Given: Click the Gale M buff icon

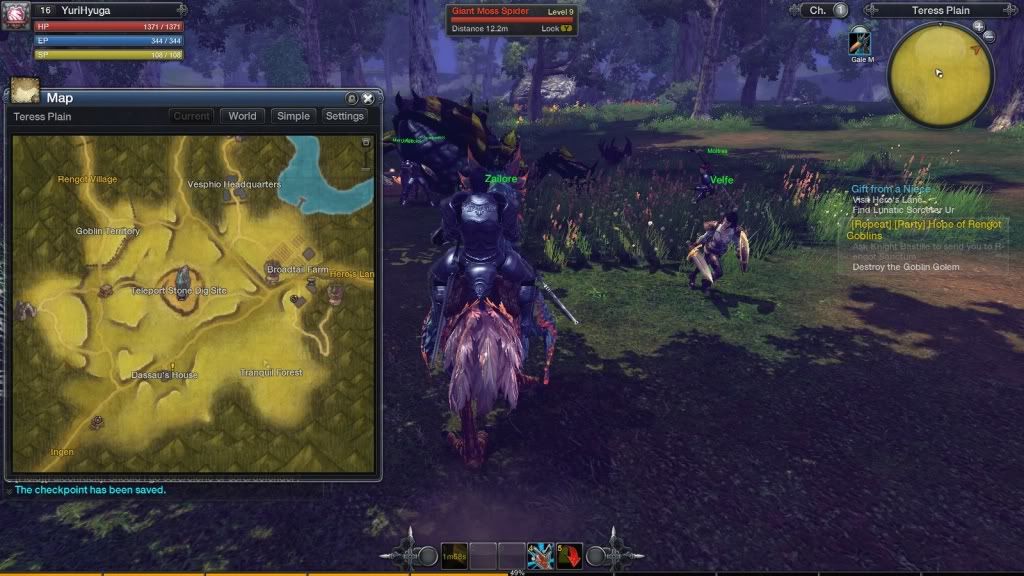Looking at the screenshot, I should 860,42.
